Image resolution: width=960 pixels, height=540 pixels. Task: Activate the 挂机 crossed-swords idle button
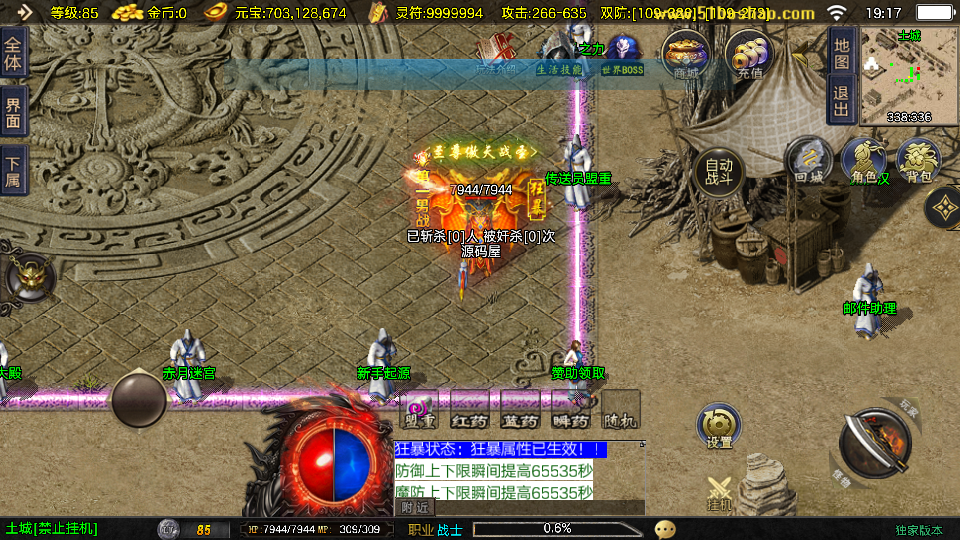point(720,494)
